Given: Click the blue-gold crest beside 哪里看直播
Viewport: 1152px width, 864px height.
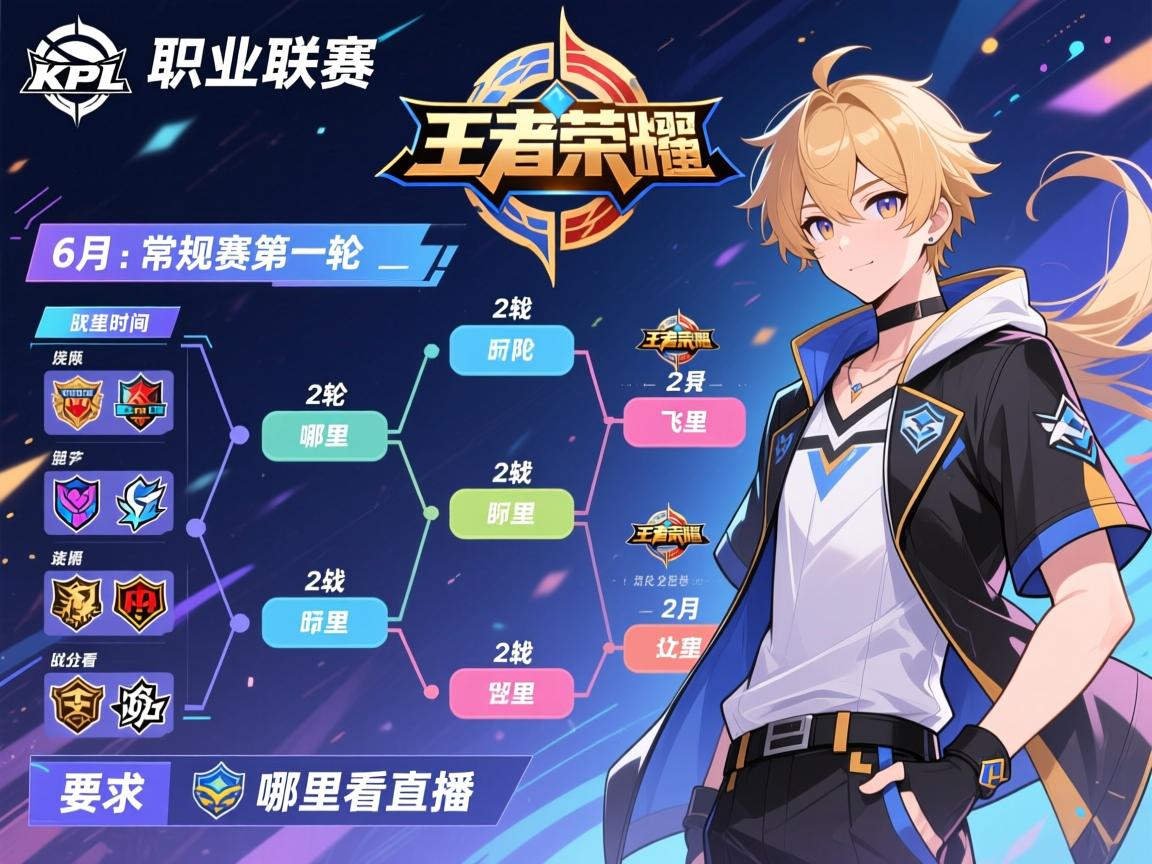Looking at the screenshot, I should [217, 792].
